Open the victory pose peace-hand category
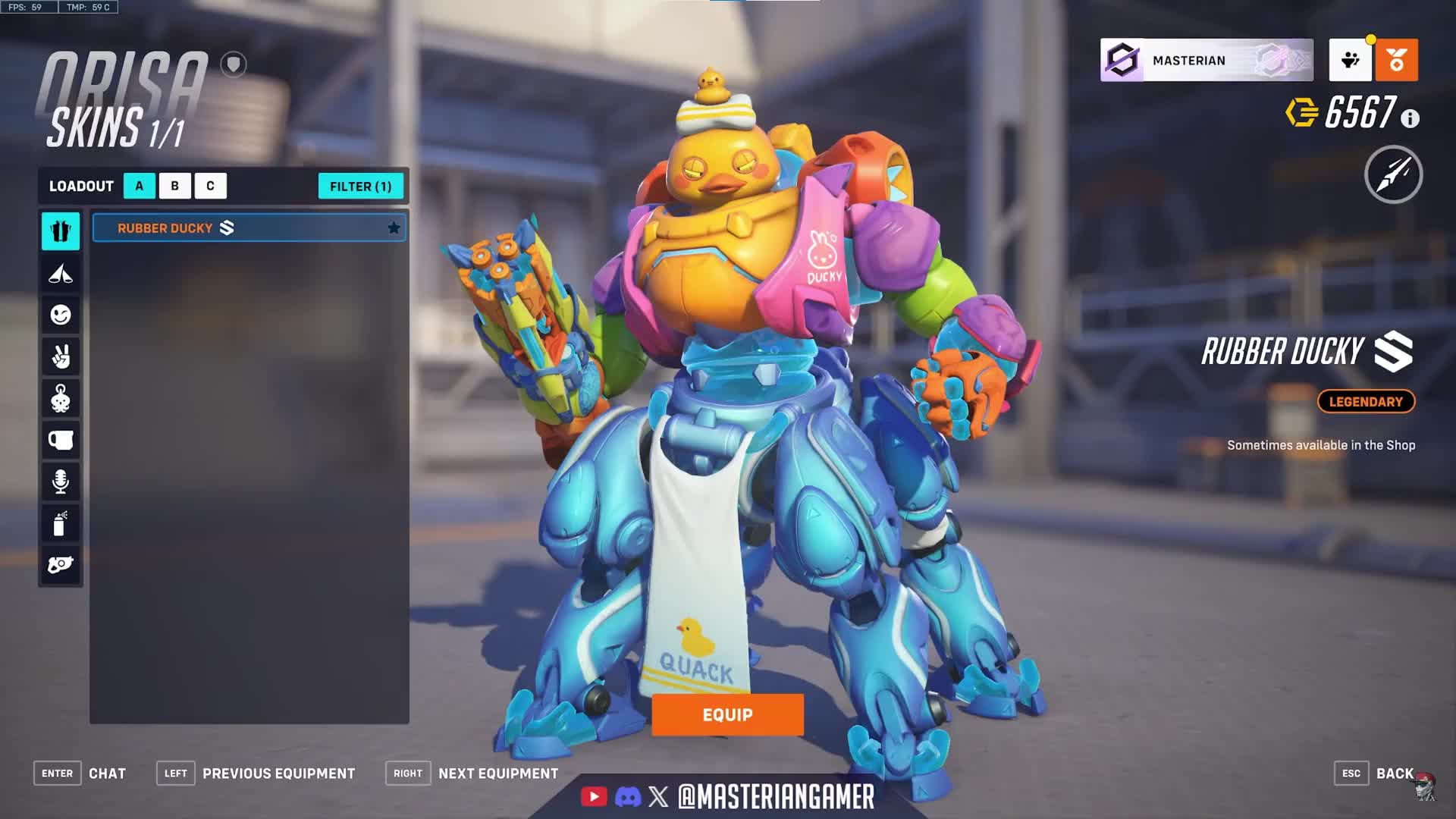The image size is (1456, 819). 61,356
